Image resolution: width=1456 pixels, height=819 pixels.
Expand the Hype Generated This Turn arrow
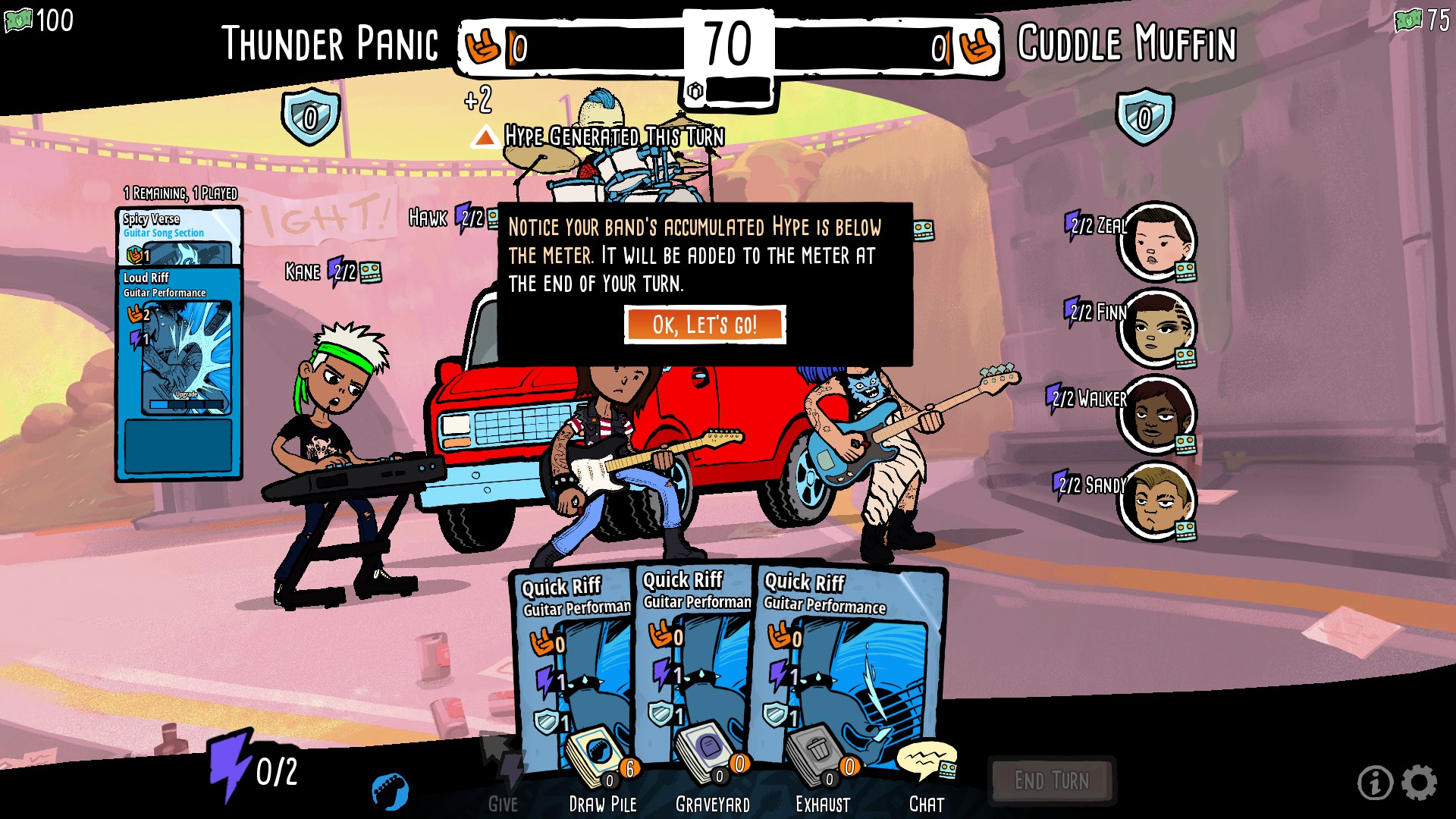pyautogui.click(x=485, y=137)
